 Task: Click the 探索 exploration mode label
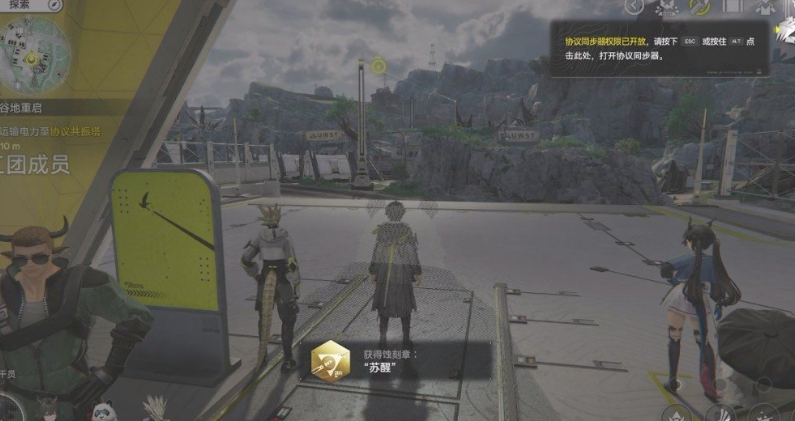click(x=20, y=5)
